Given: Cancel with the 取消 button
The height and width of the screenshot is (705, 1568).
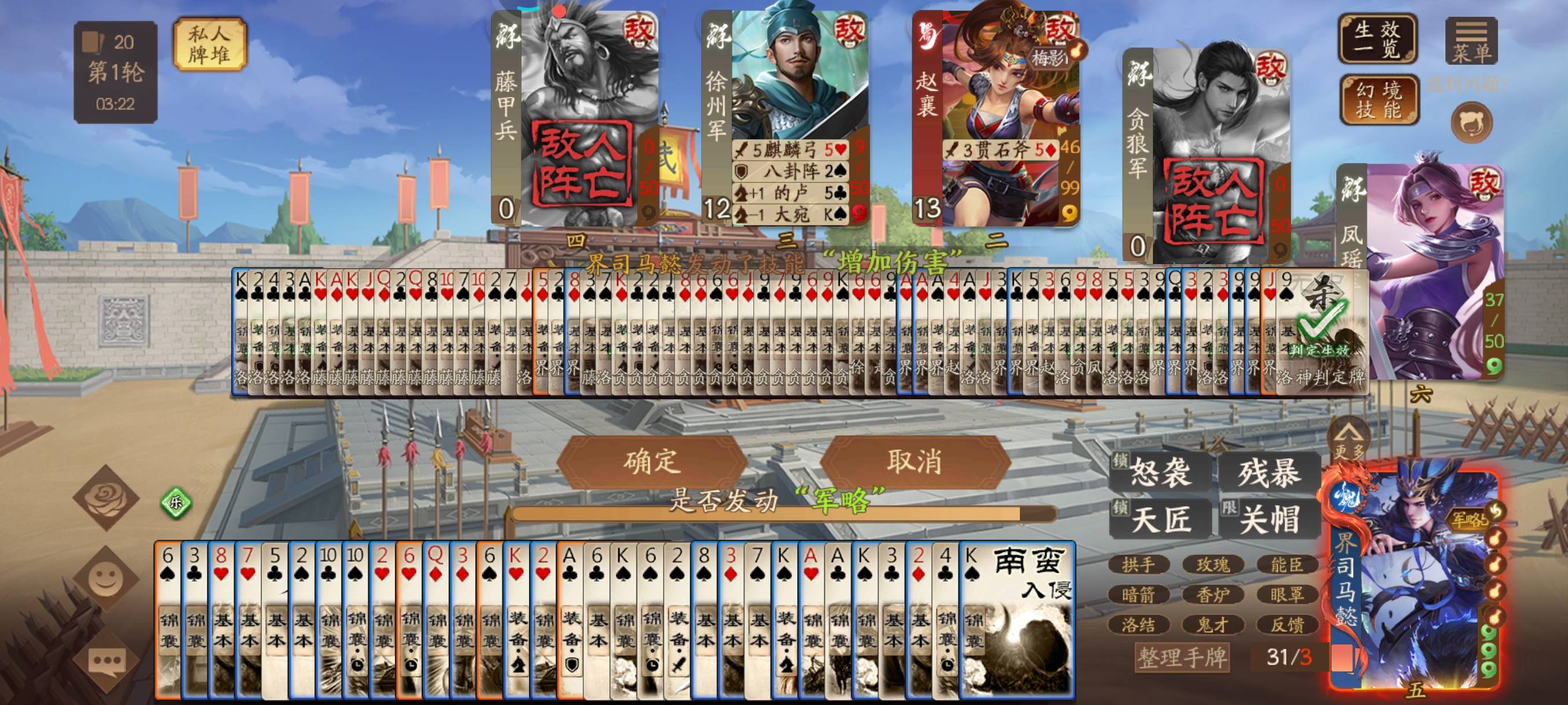Looking at the screenshot, I should click(x=914, y=462).
